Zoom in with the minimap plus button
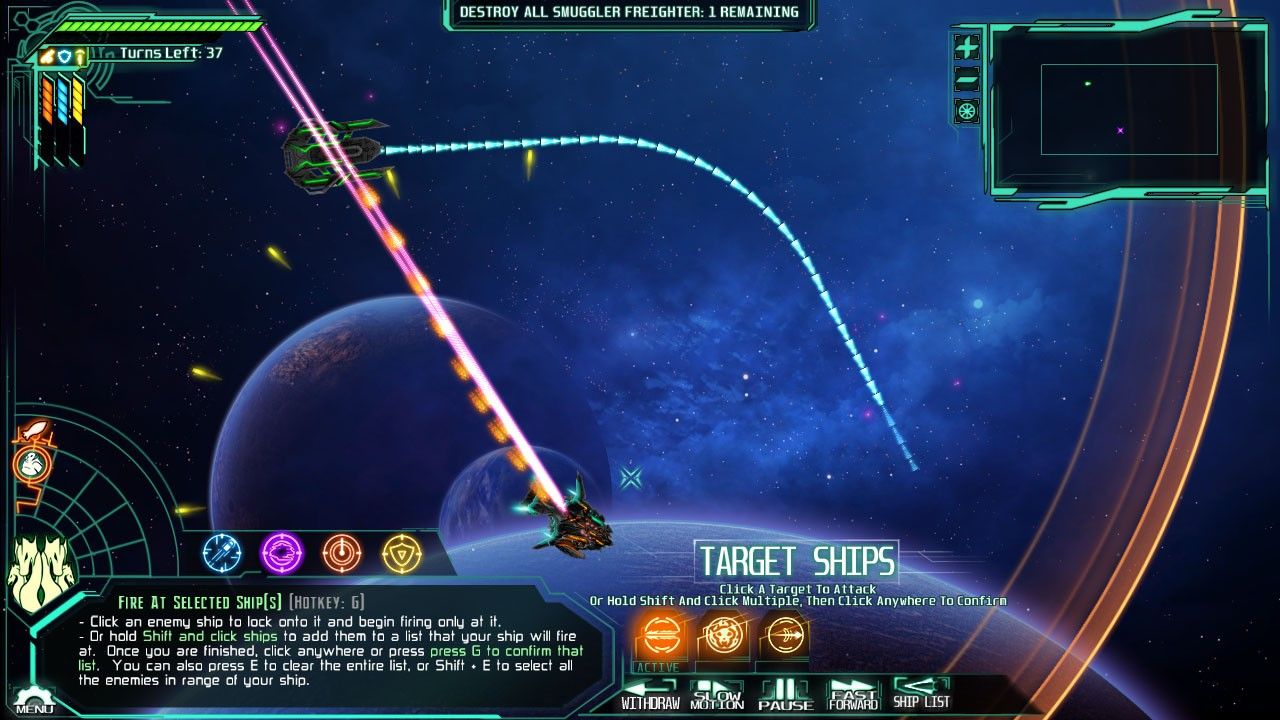This screenshot has height=720, width=1280. click(x=967, y=47)
